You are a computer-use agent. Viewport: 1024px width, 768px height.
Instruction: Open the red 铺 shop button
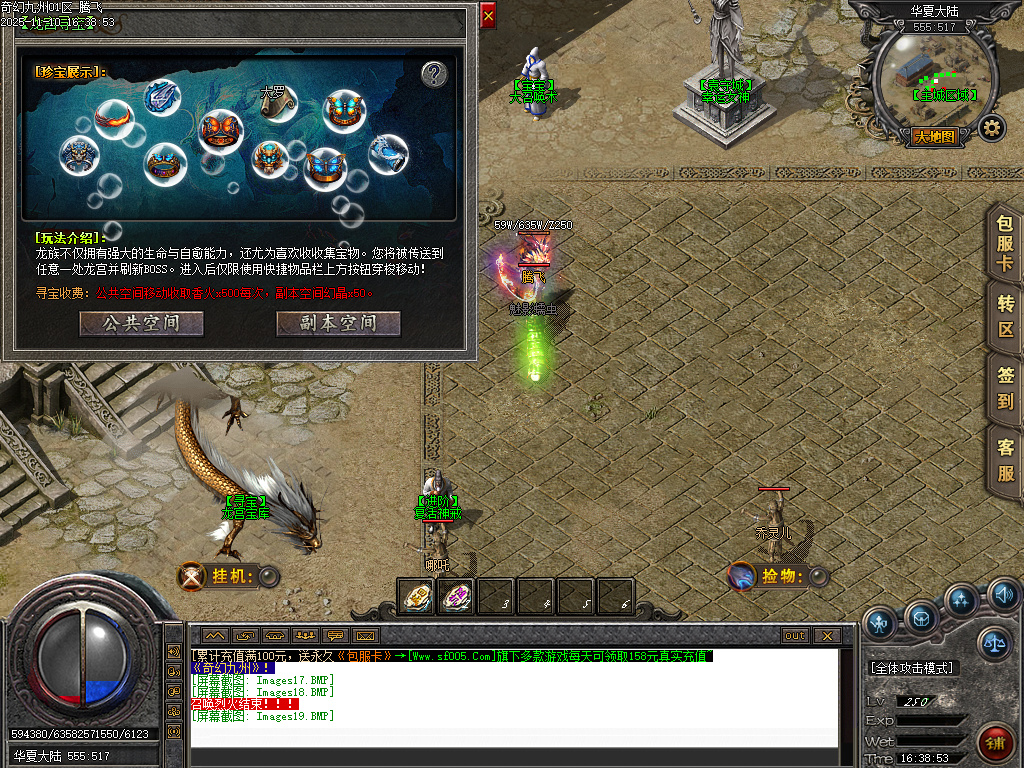995,743
